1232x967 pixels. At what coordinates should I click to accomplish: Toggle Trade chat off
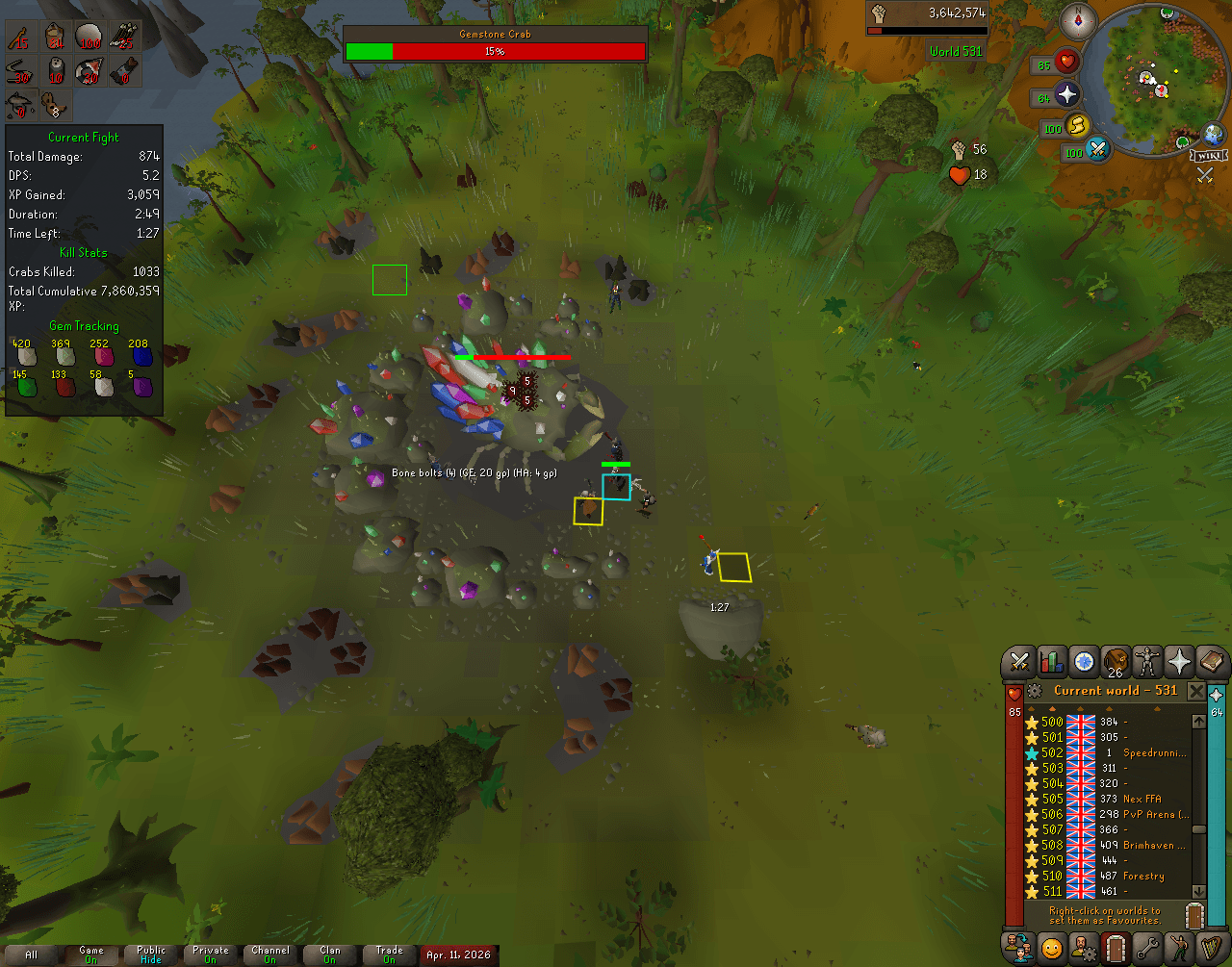pyautogui.click(x=389, y=954)
